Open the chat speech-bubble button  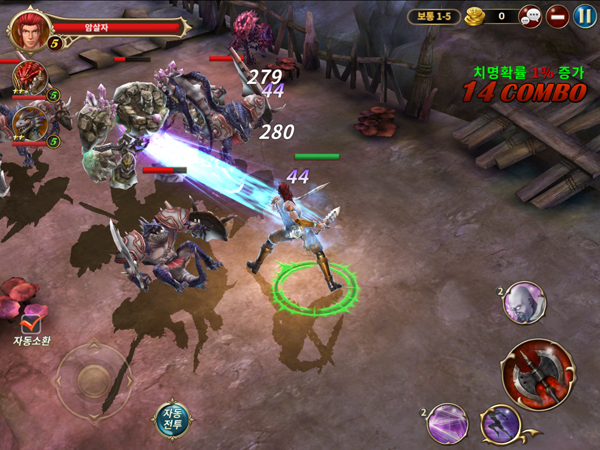pyautogui.click(x=531, y=16)
